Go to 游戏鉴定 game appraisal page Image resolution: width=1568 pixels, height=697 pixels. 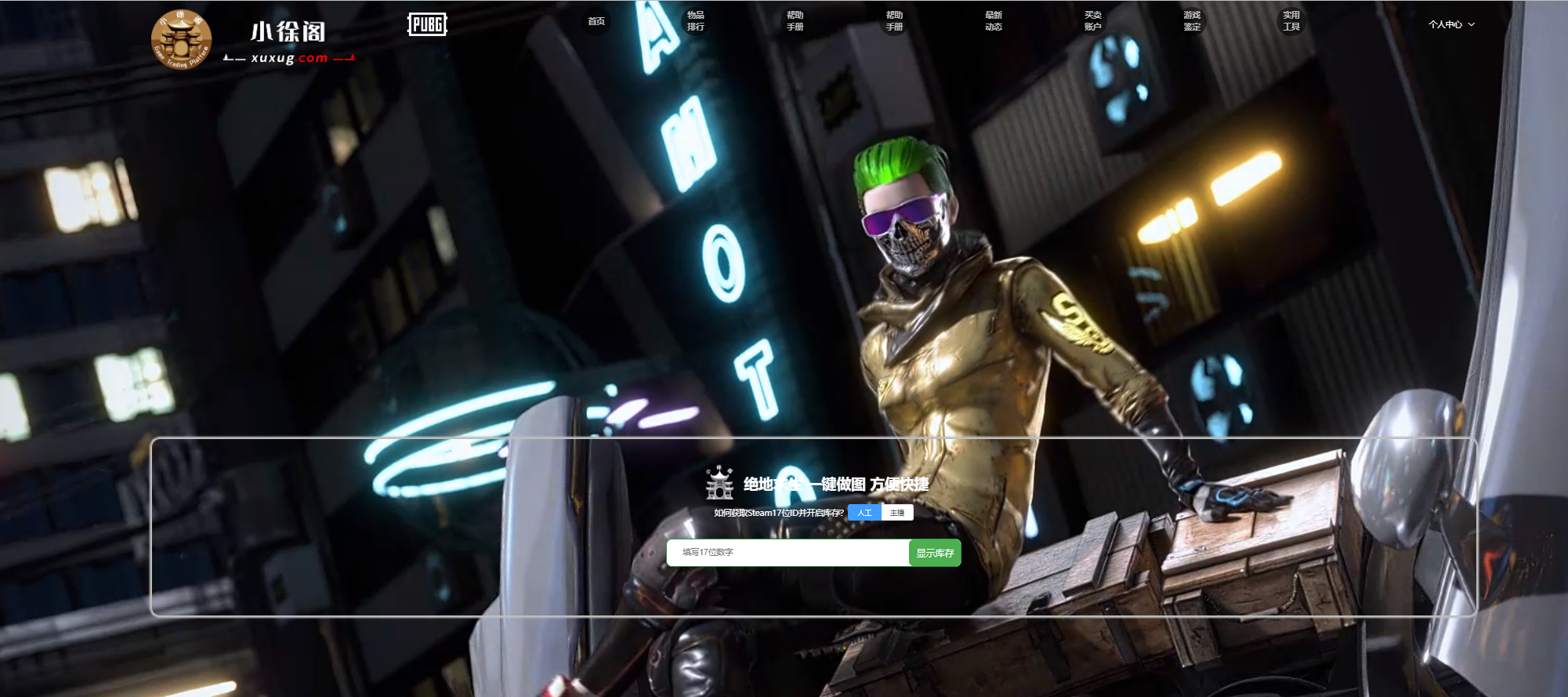(x=1192, y=21)
